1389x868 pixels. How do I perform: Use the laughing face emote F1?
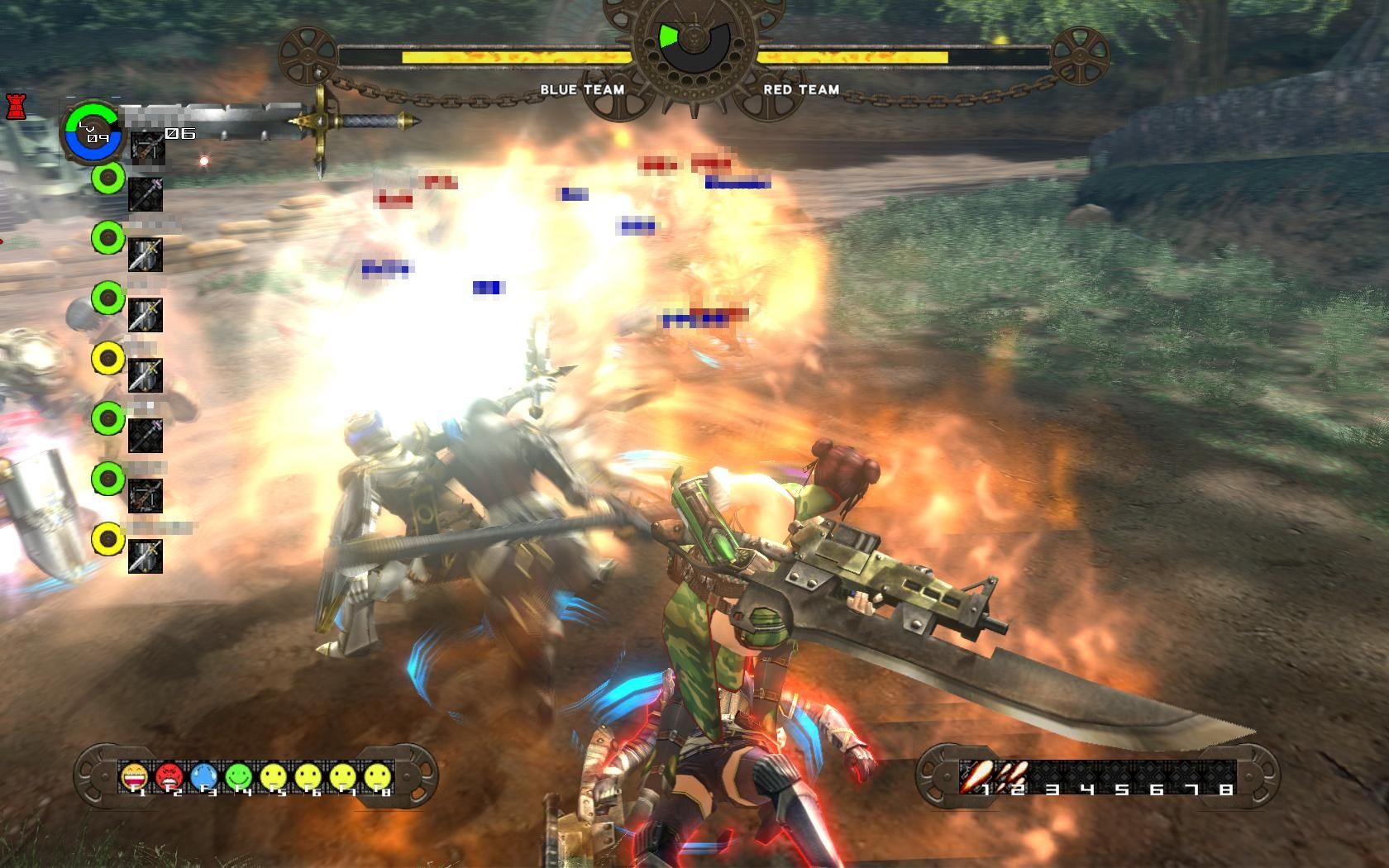pos(134,776)
